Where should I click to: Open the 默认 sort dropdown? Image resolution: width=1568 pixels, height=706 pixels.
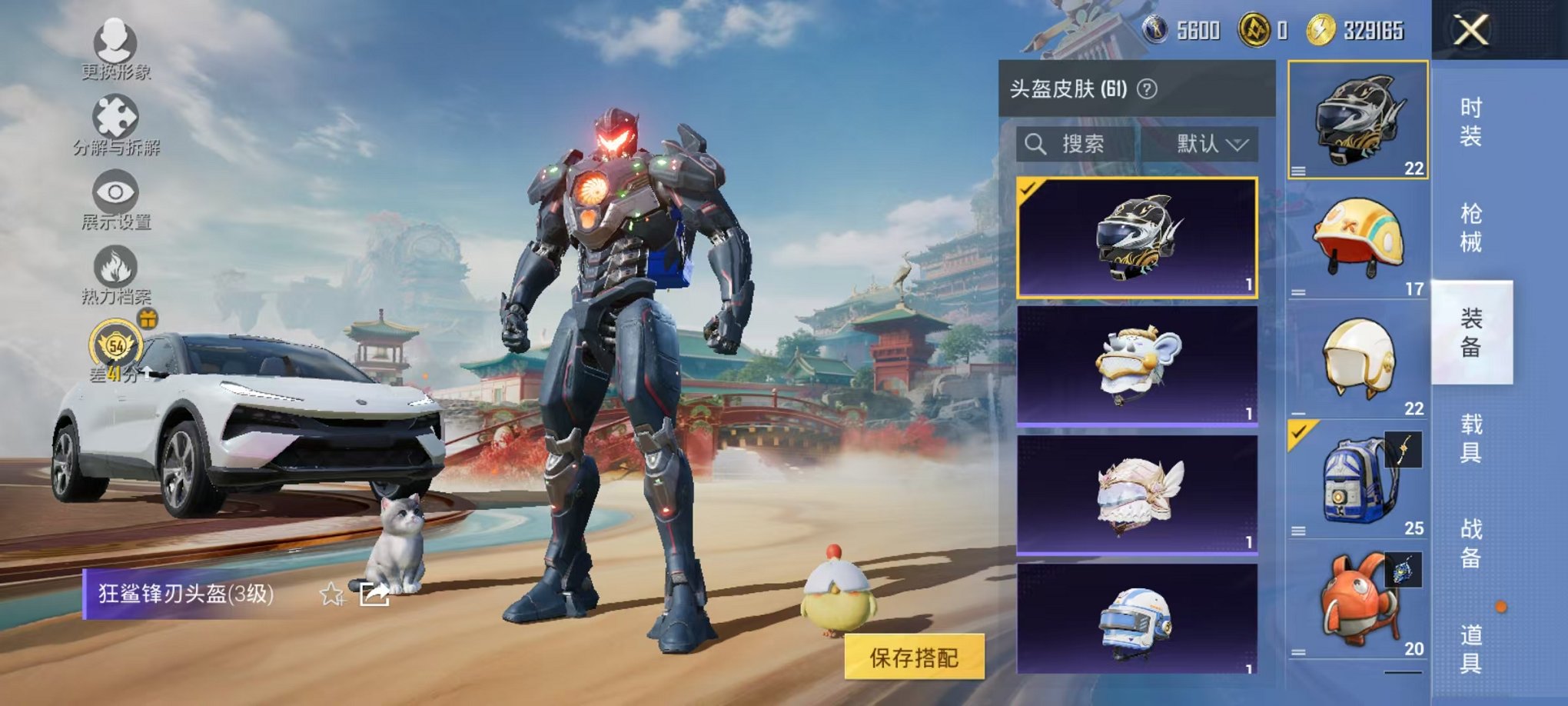click(1208, 144)
